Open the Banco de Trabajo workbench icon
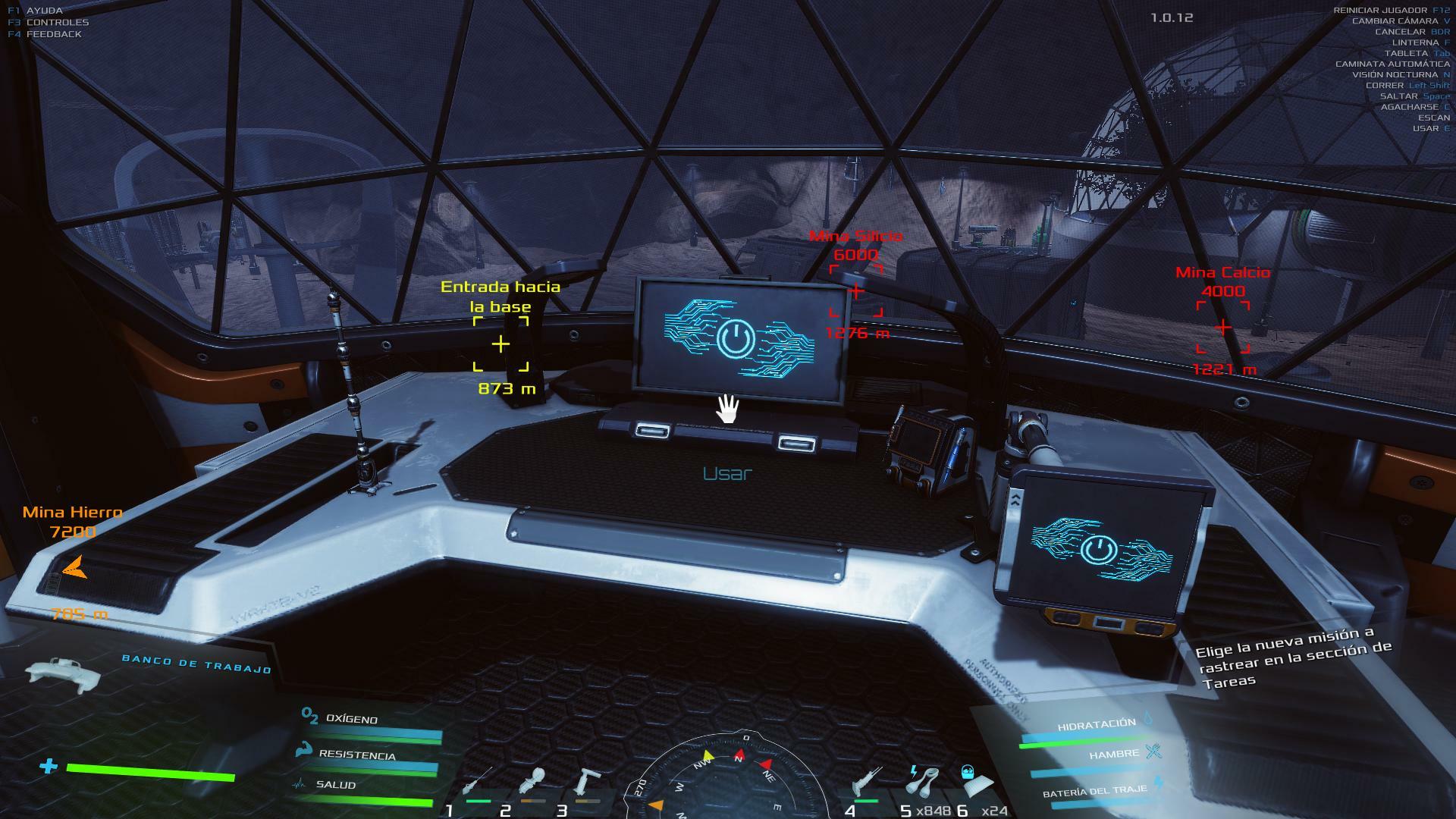This screenshot has height=819, width=1456. coord(62,671)
